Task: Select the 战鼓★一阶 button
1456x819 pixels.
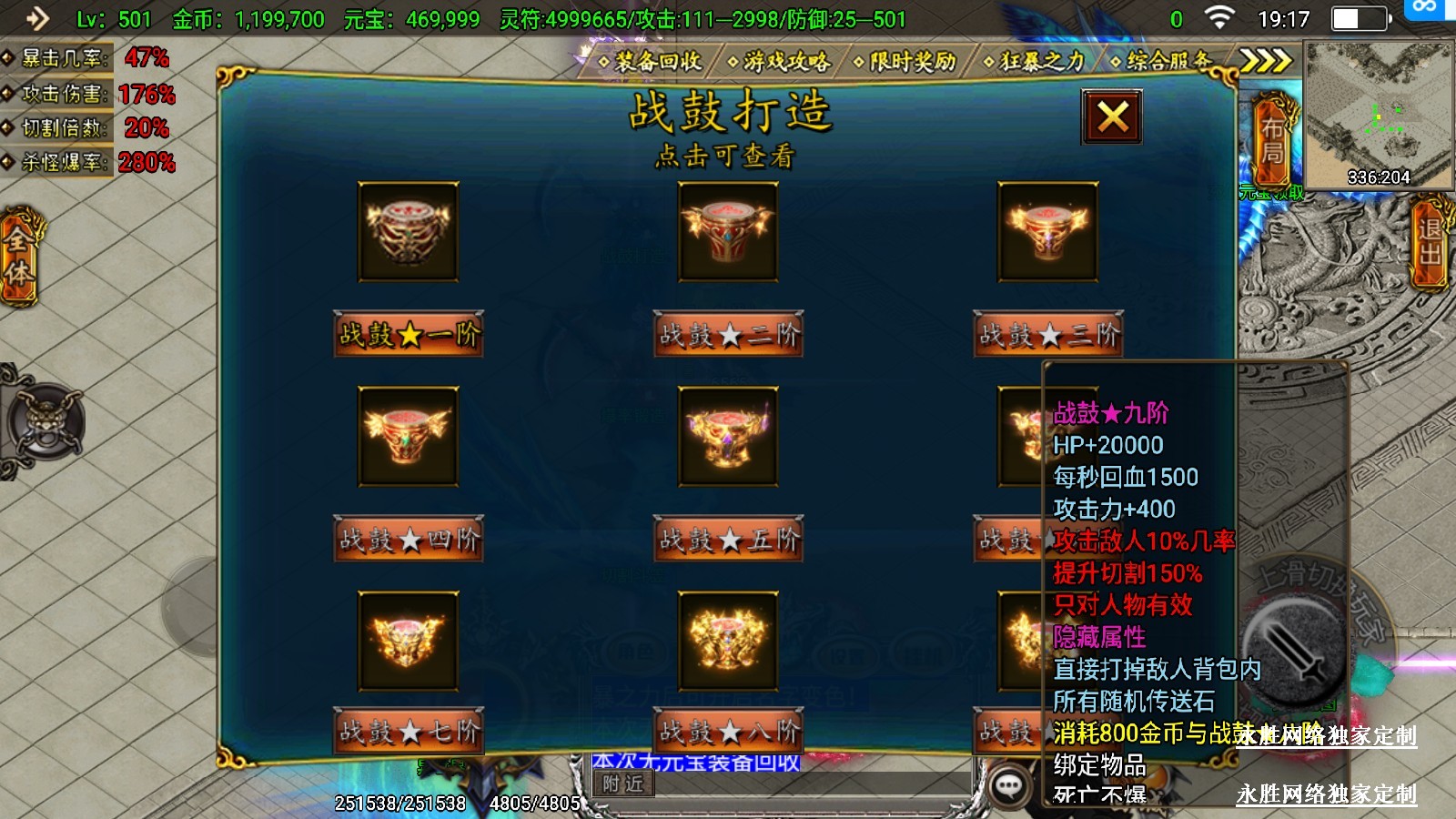Action: tap(409, 335)
